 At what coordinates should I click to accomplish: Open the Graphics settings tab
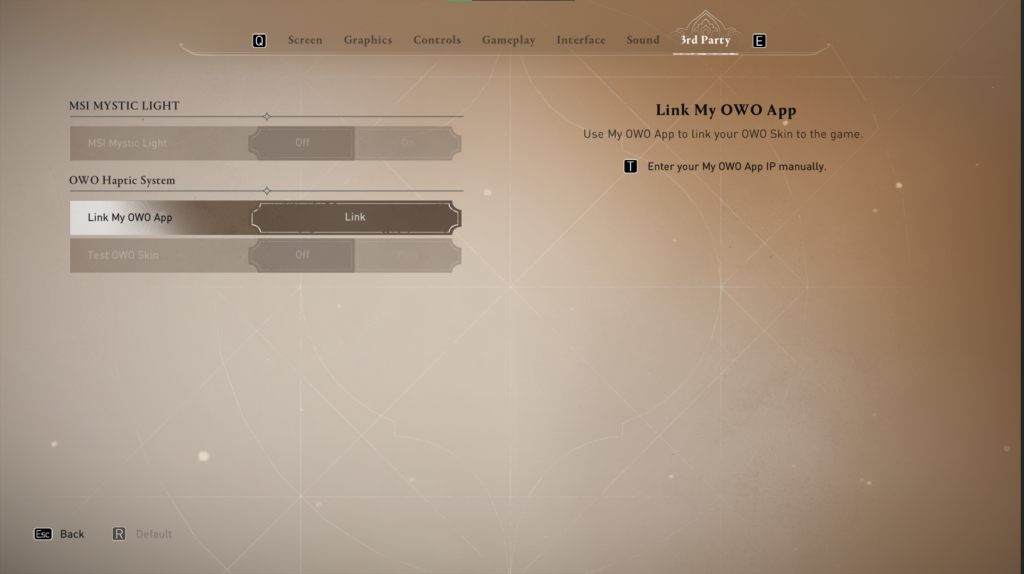pos(368,40)
